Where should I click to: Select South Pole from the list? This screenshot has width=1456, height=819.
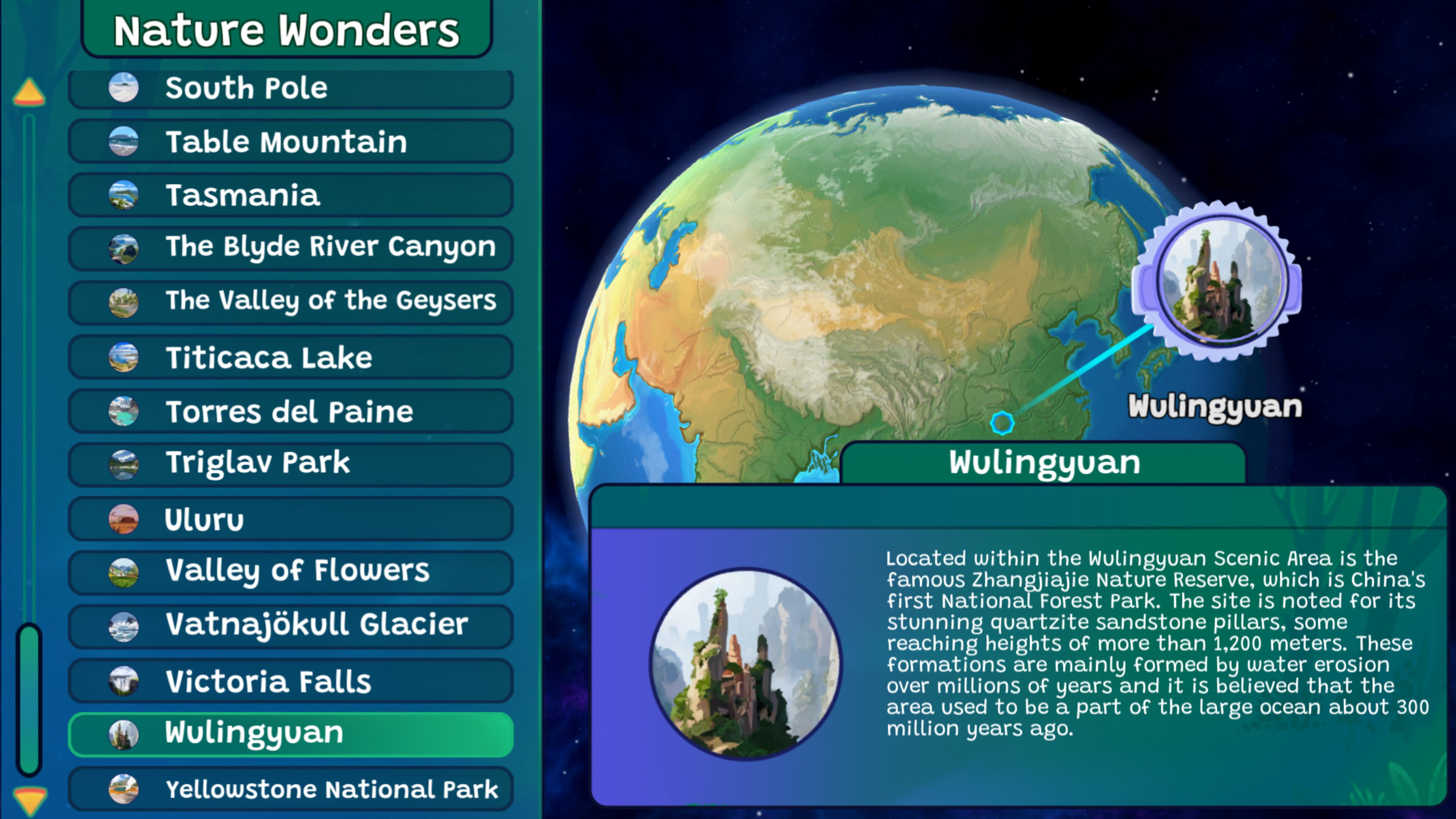290,88
